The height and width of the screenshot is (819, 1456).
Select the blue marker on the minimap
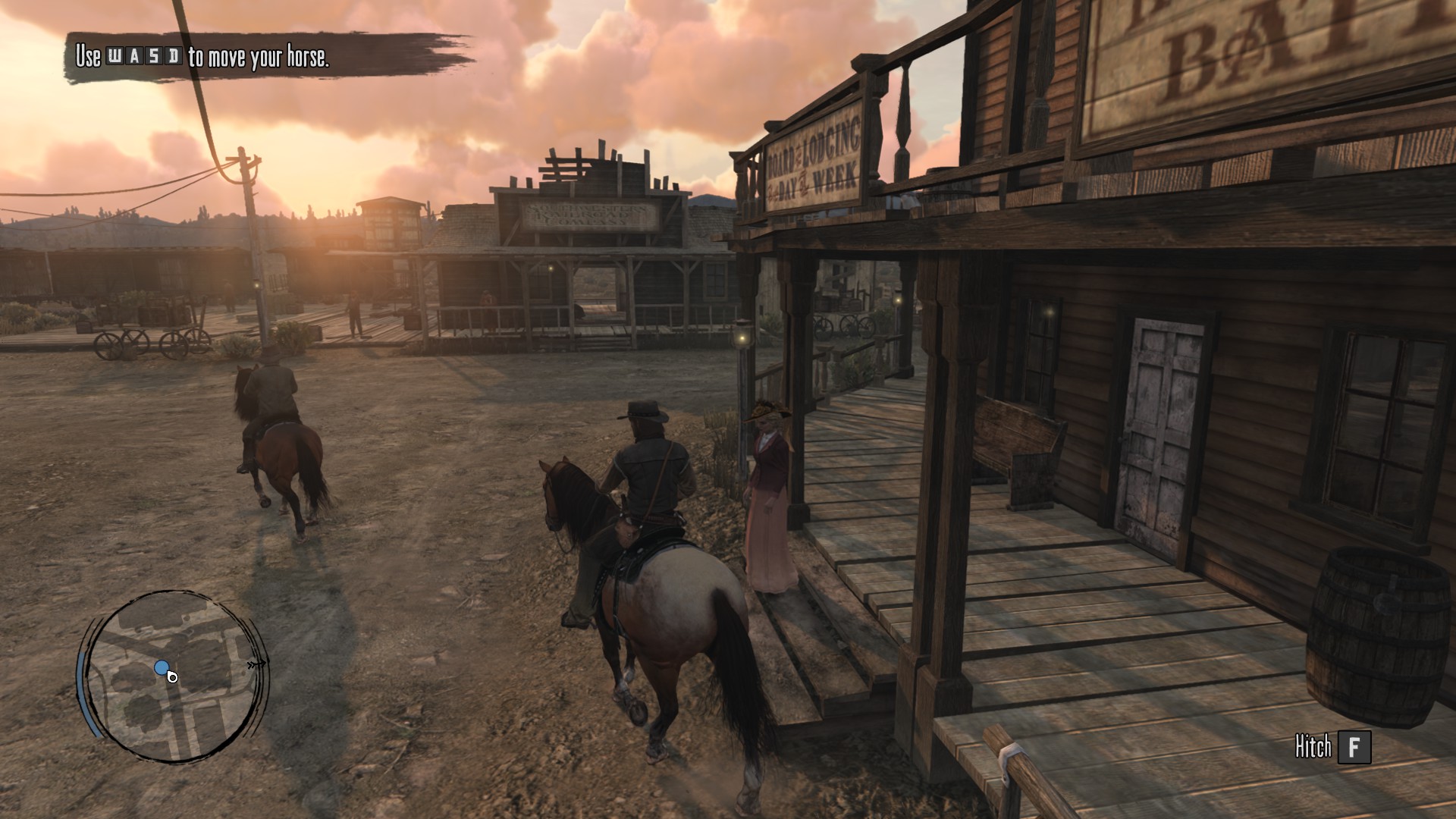point(161,667)
